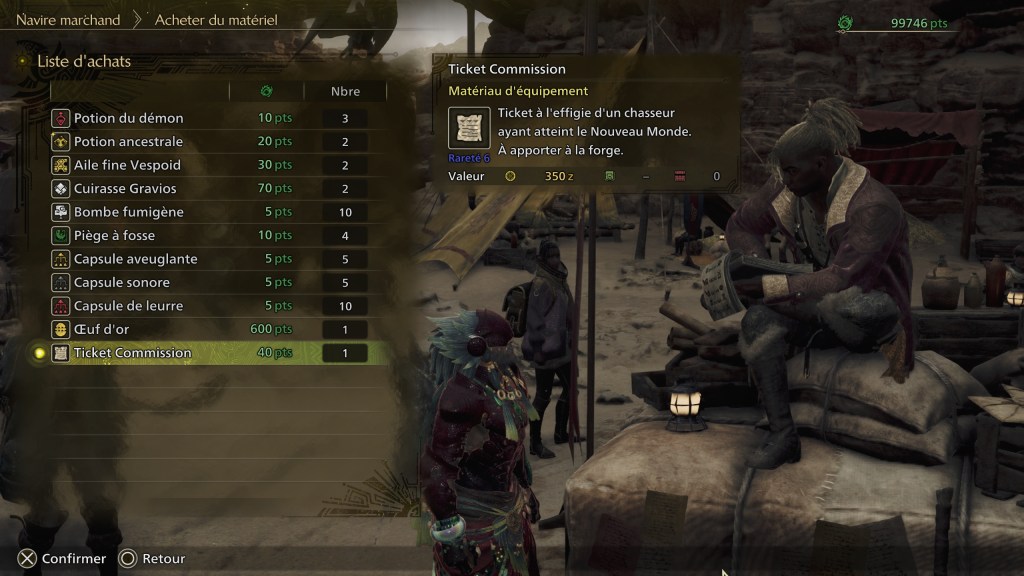Pick Aile fine Vespoid from the list

(127, 165)
